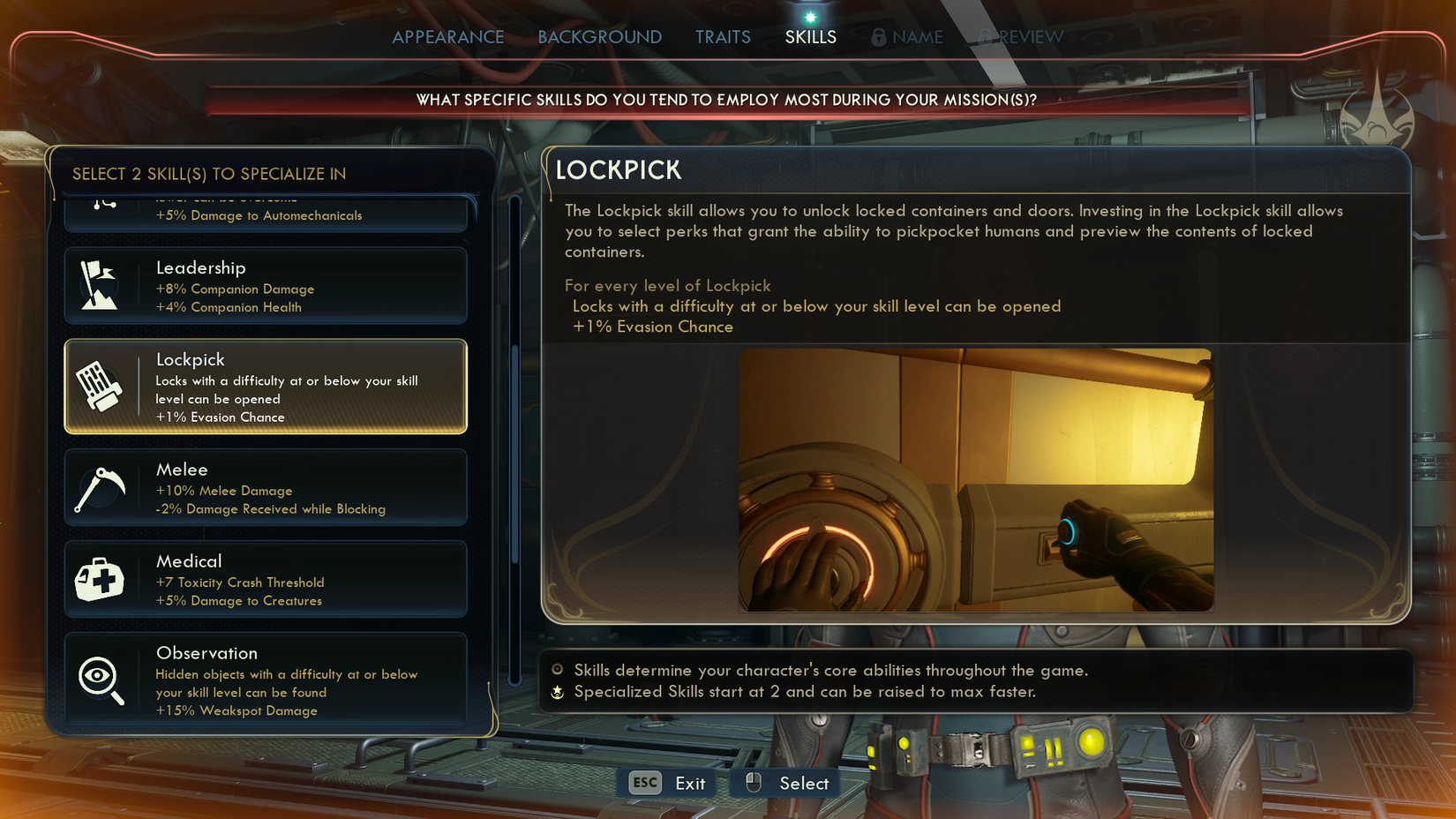Go to the APPEARANCE tab
Viewport: 1456px width, 819px height.
point(448,37)
